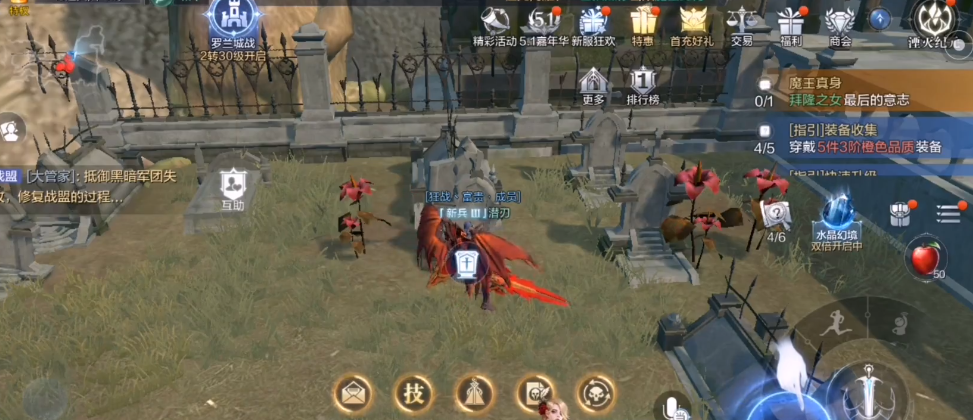Screen dimensions: 973x420
Task: Open the 交易 trading scales icon
Action: [x=741, y=22]
